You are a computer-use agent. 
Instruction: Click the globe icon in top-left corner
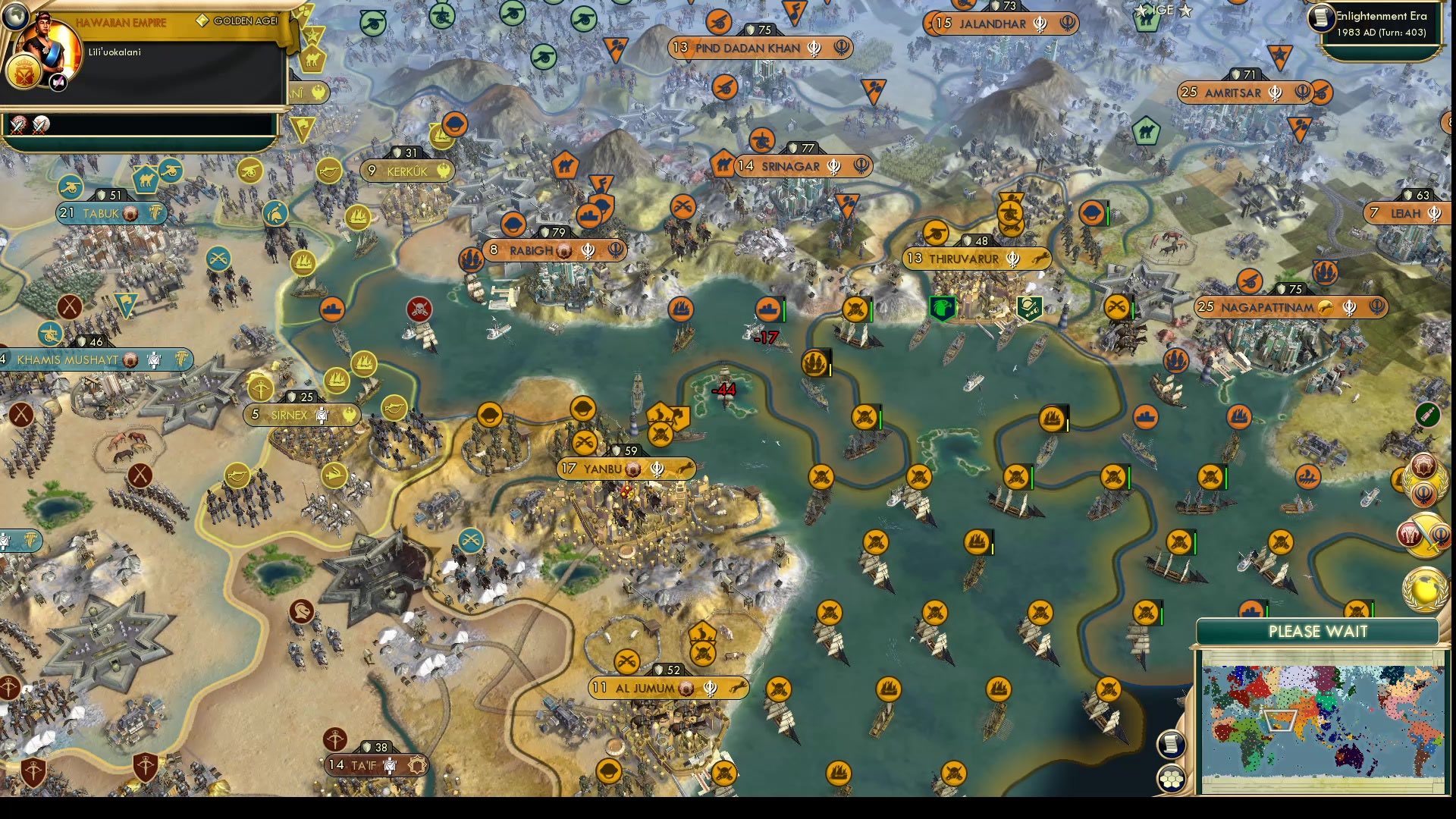click(14, 16)
